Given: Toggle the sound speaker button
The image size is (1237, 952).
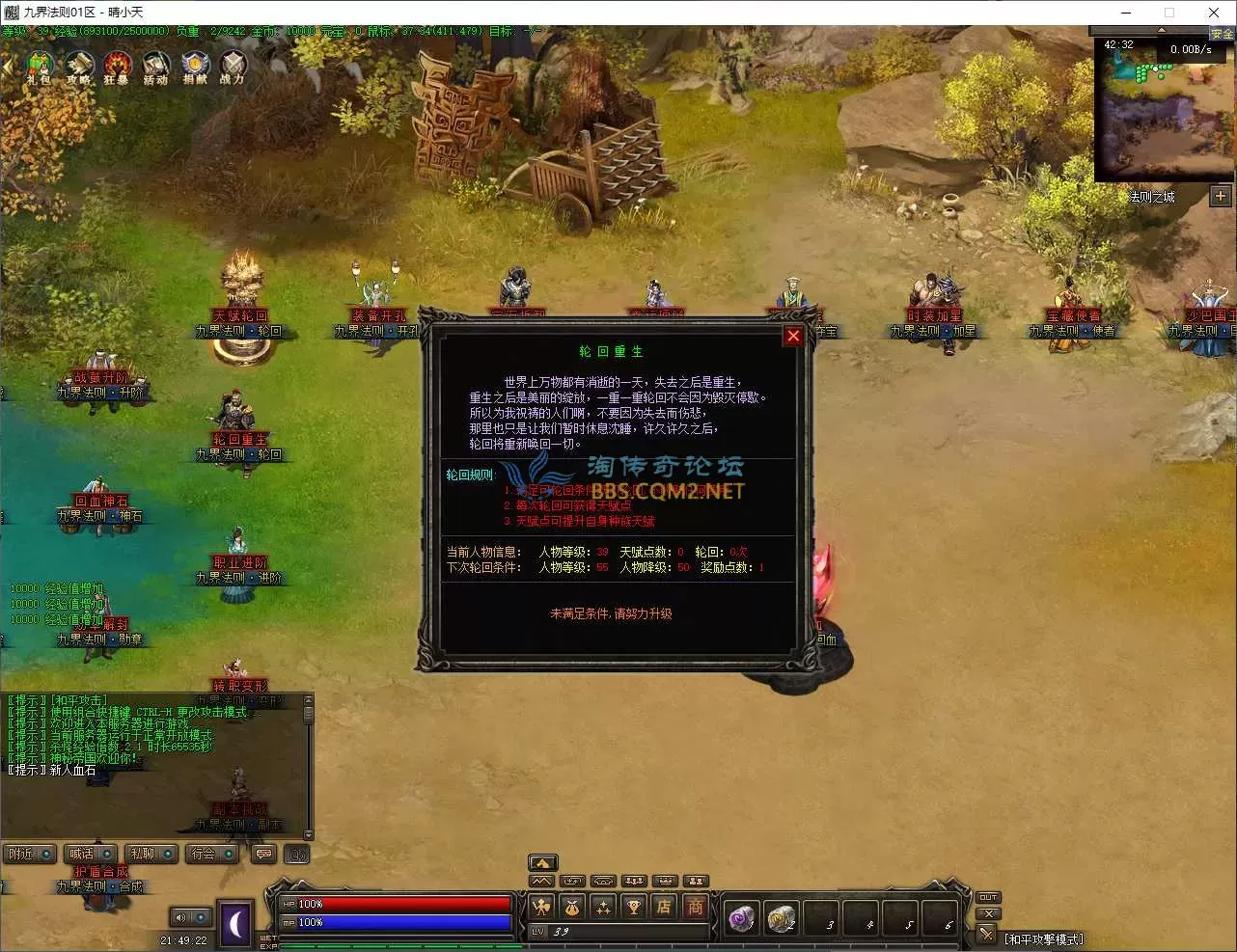Looking at the screenshot, I should tap(180, 917).
